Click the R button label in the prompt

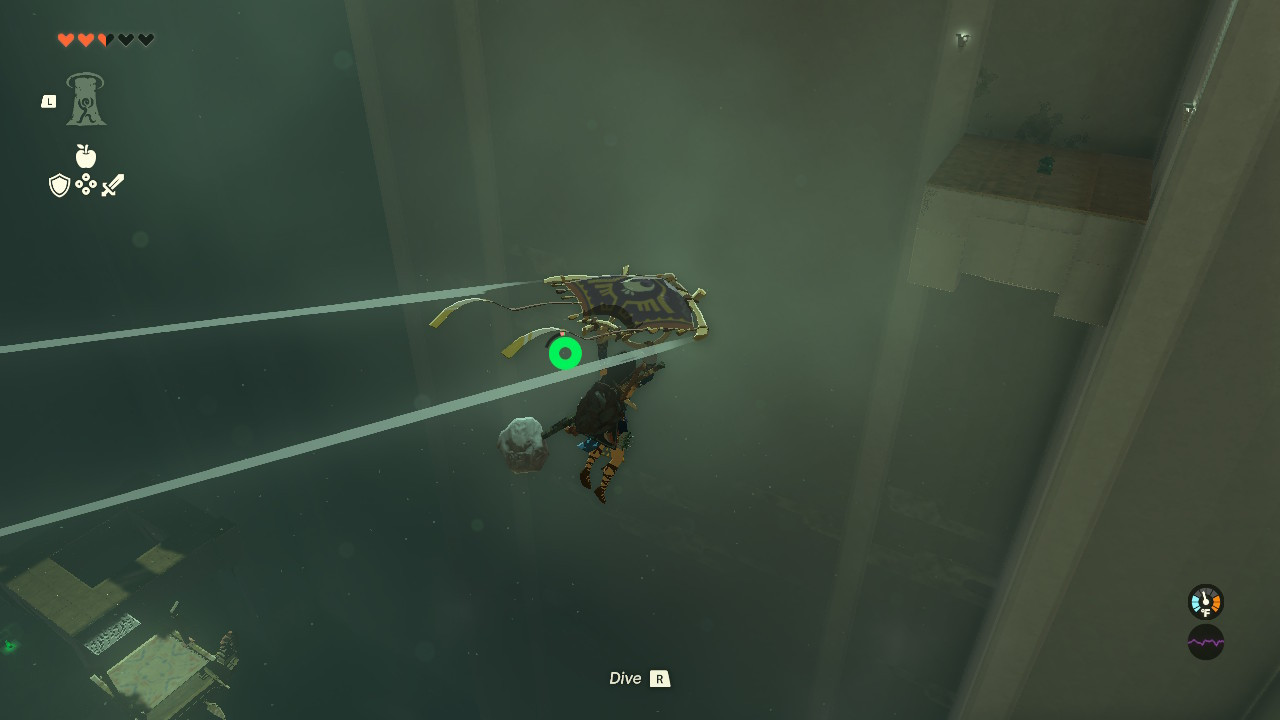(x=661, y=678)
